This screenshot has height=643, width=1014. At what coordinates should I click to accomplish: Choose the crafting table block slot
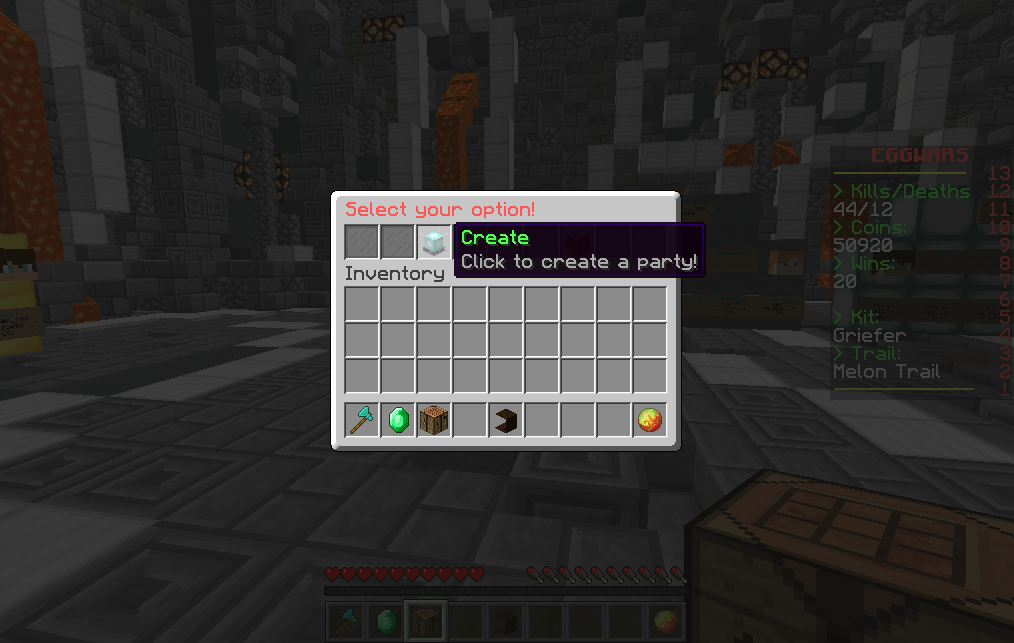point(434,421)
